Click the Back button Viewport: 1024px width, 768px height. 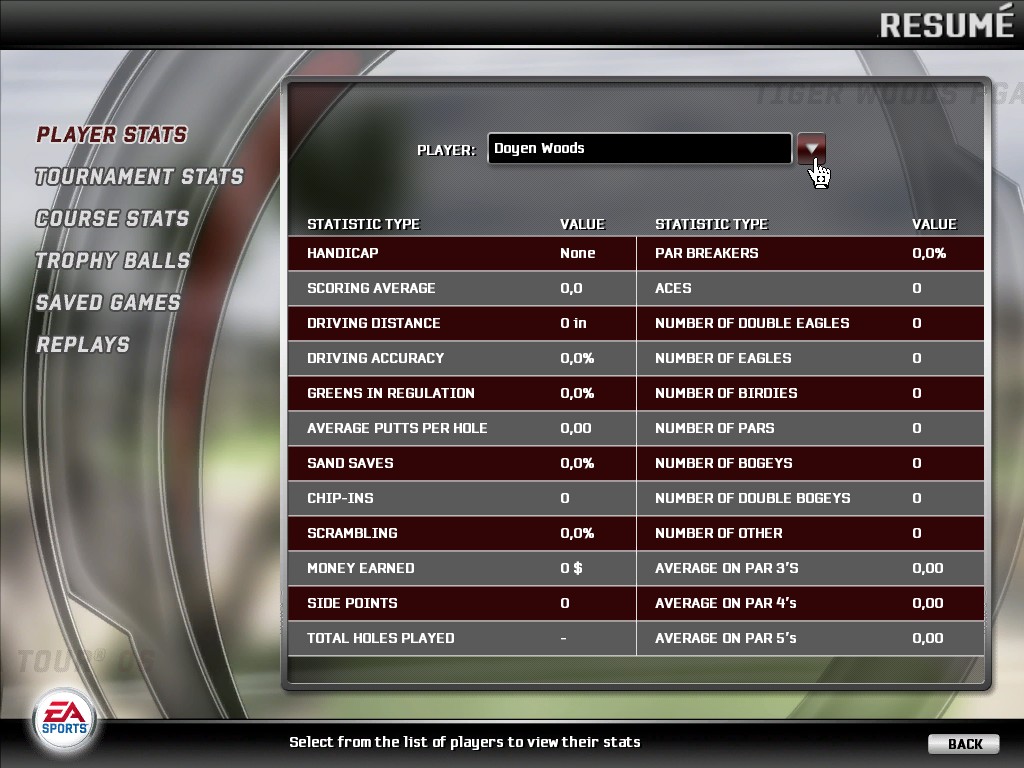pyautogui.click(x=963, y=744)
